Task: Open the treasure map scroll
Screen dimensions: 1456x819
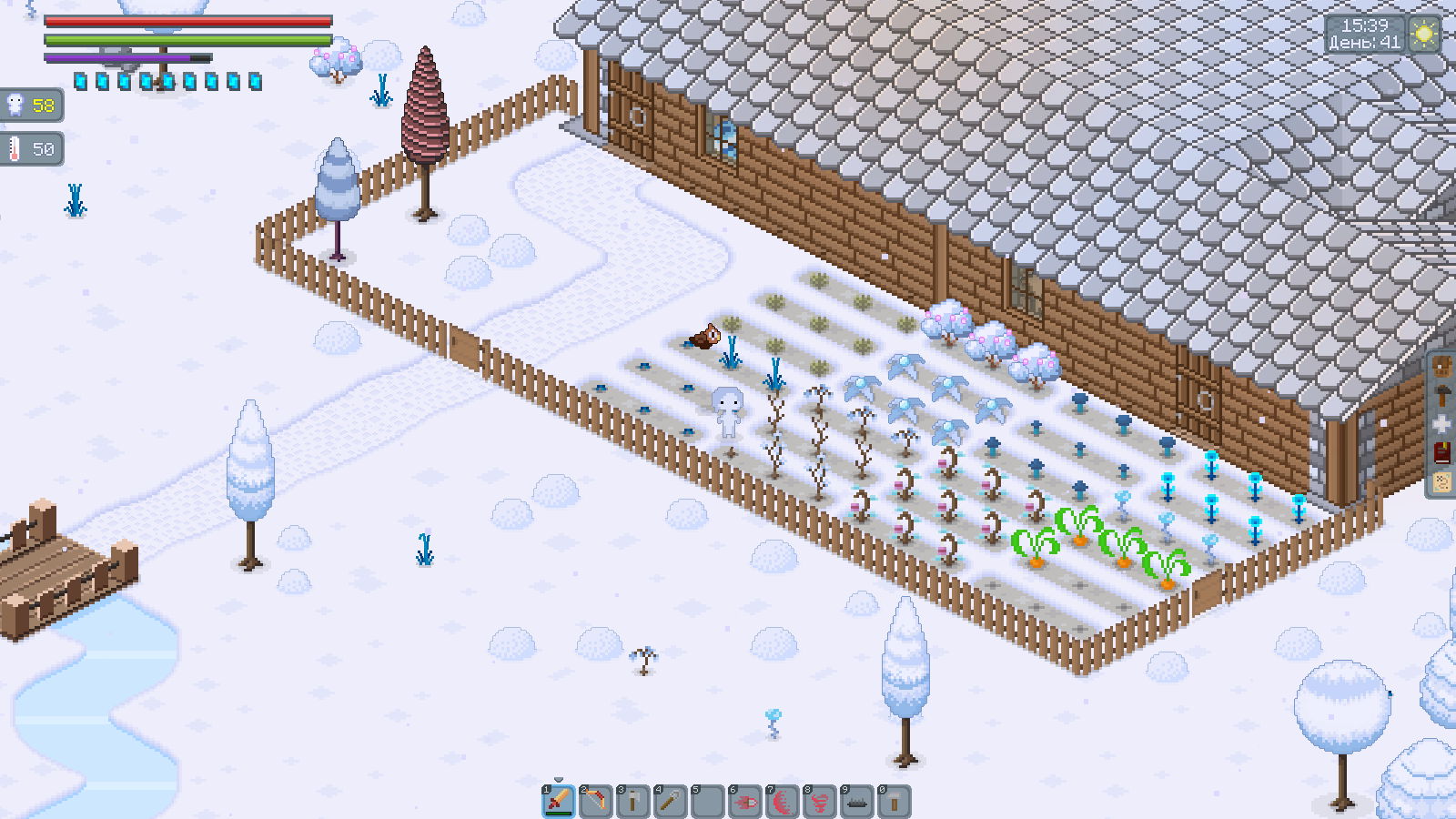Action: [x=1442, y=481]
